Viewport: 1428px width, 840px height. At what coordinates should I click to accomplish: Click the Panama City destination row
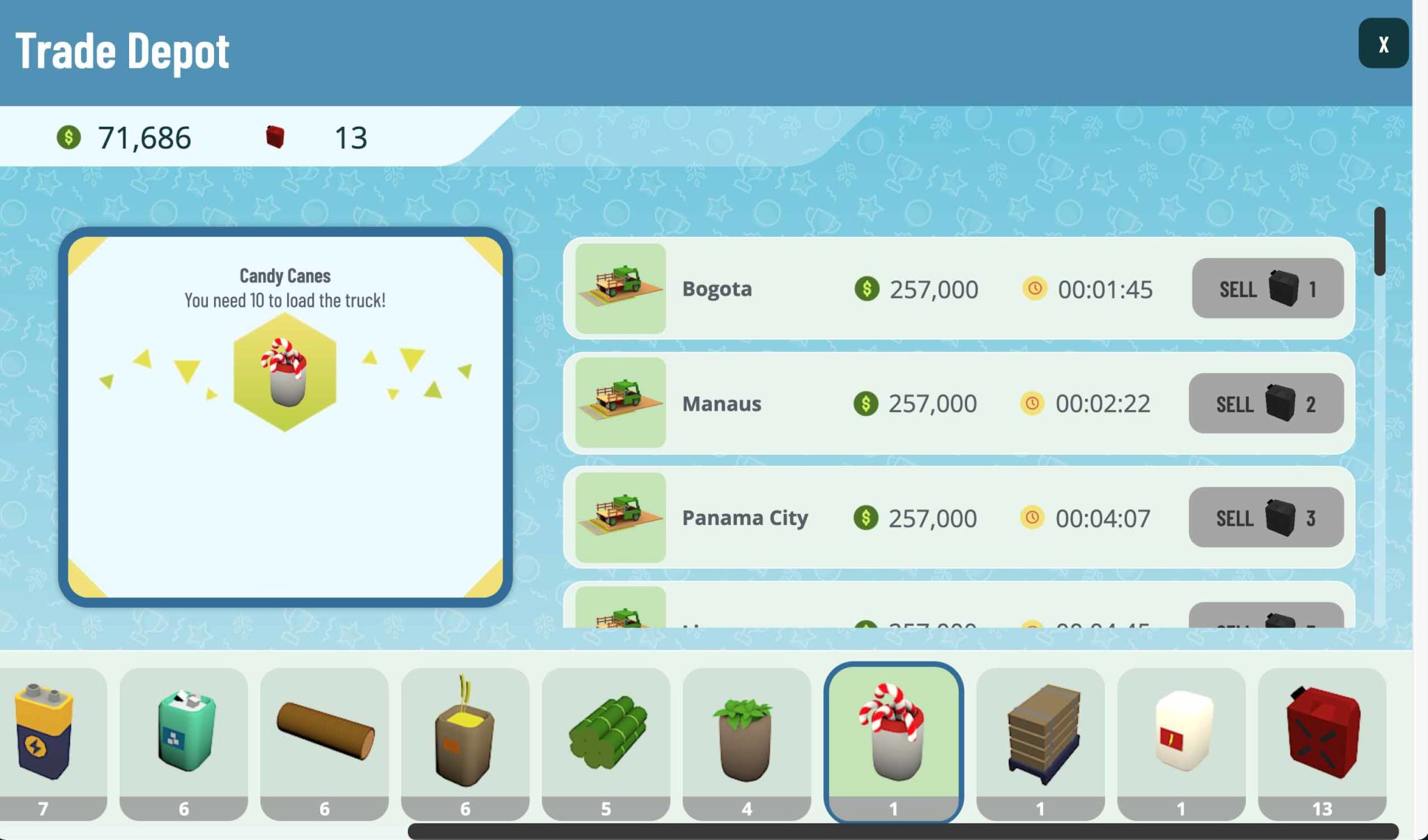coord(767,518)
